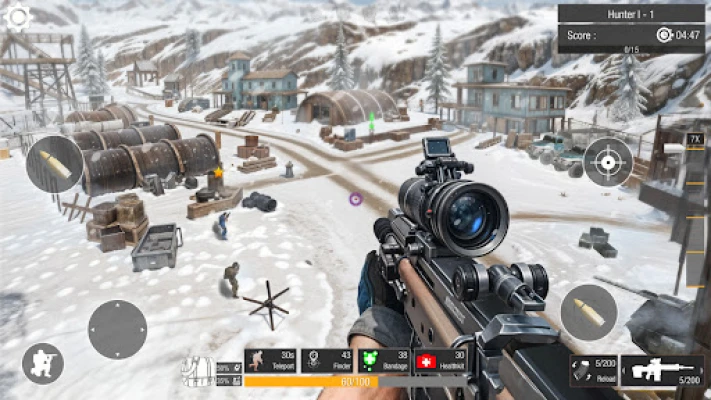This screenshot has height=400, width=711.
Task: Select the sniper rifle weapon slot
Action: click(662, 371)
